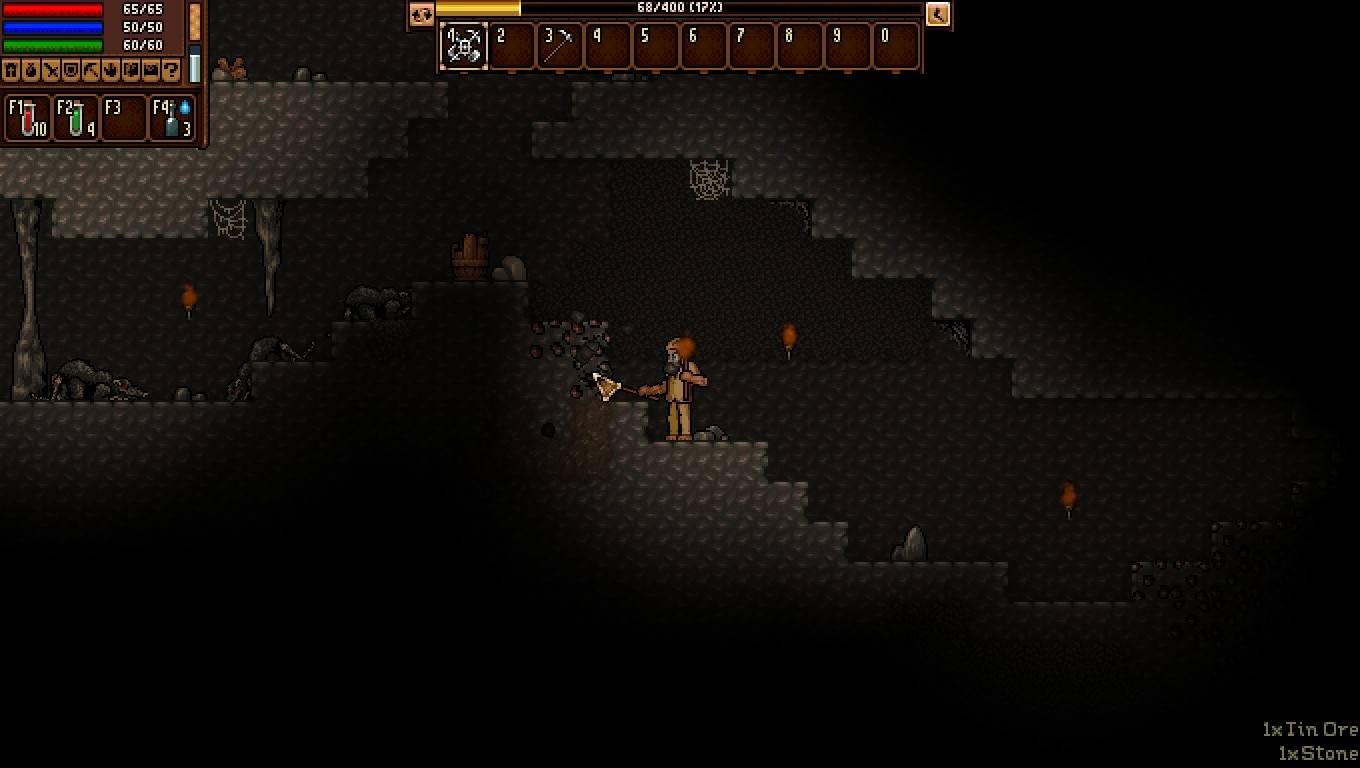The height and width of the screenshot is (768, 1360).
Task: Select hotbar slot 1 with crossed tools
Action: coord(464,46)
